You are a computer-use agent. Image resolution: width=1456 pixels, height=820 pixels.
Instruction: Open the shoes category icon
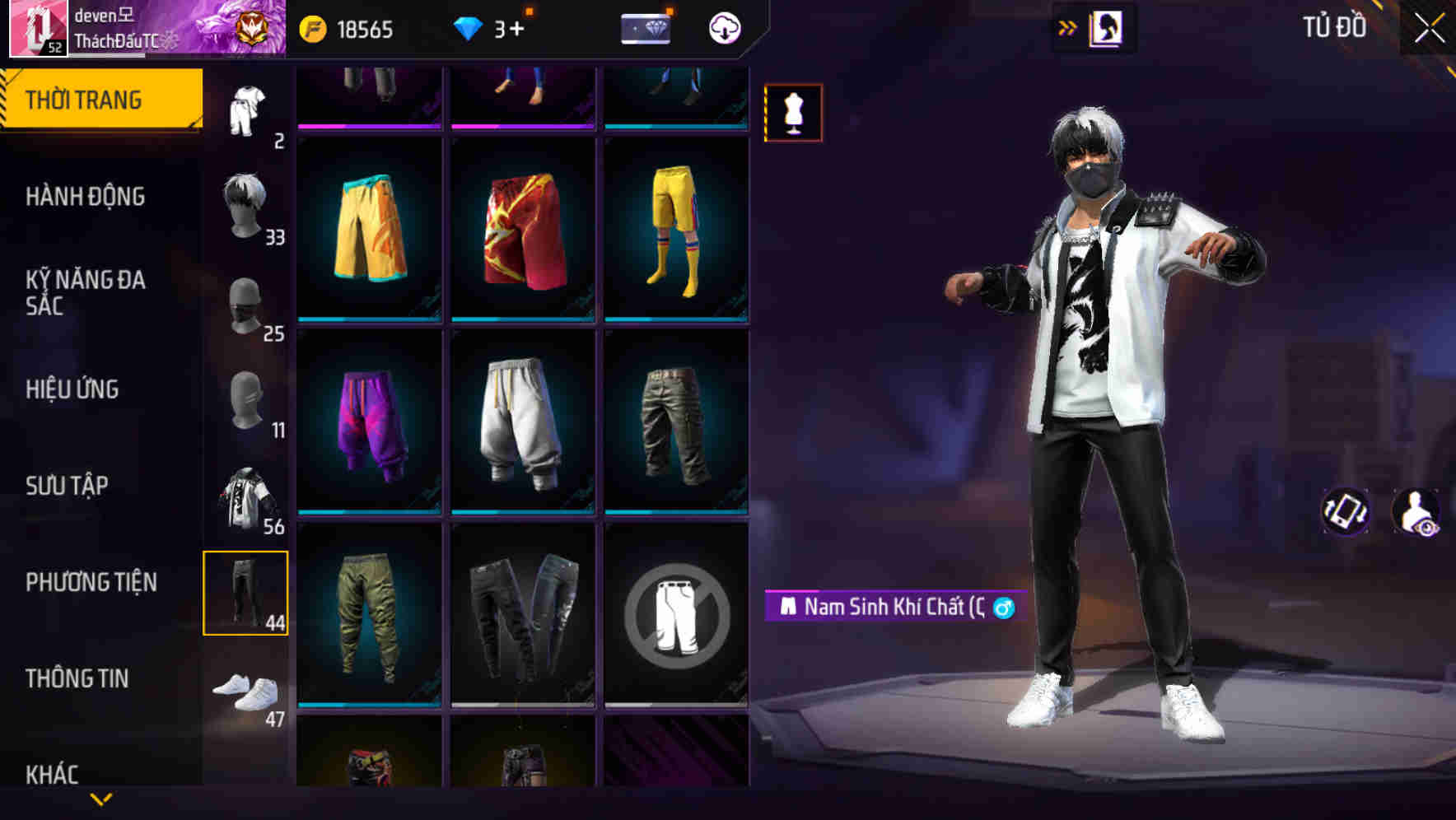click(245, 692)
